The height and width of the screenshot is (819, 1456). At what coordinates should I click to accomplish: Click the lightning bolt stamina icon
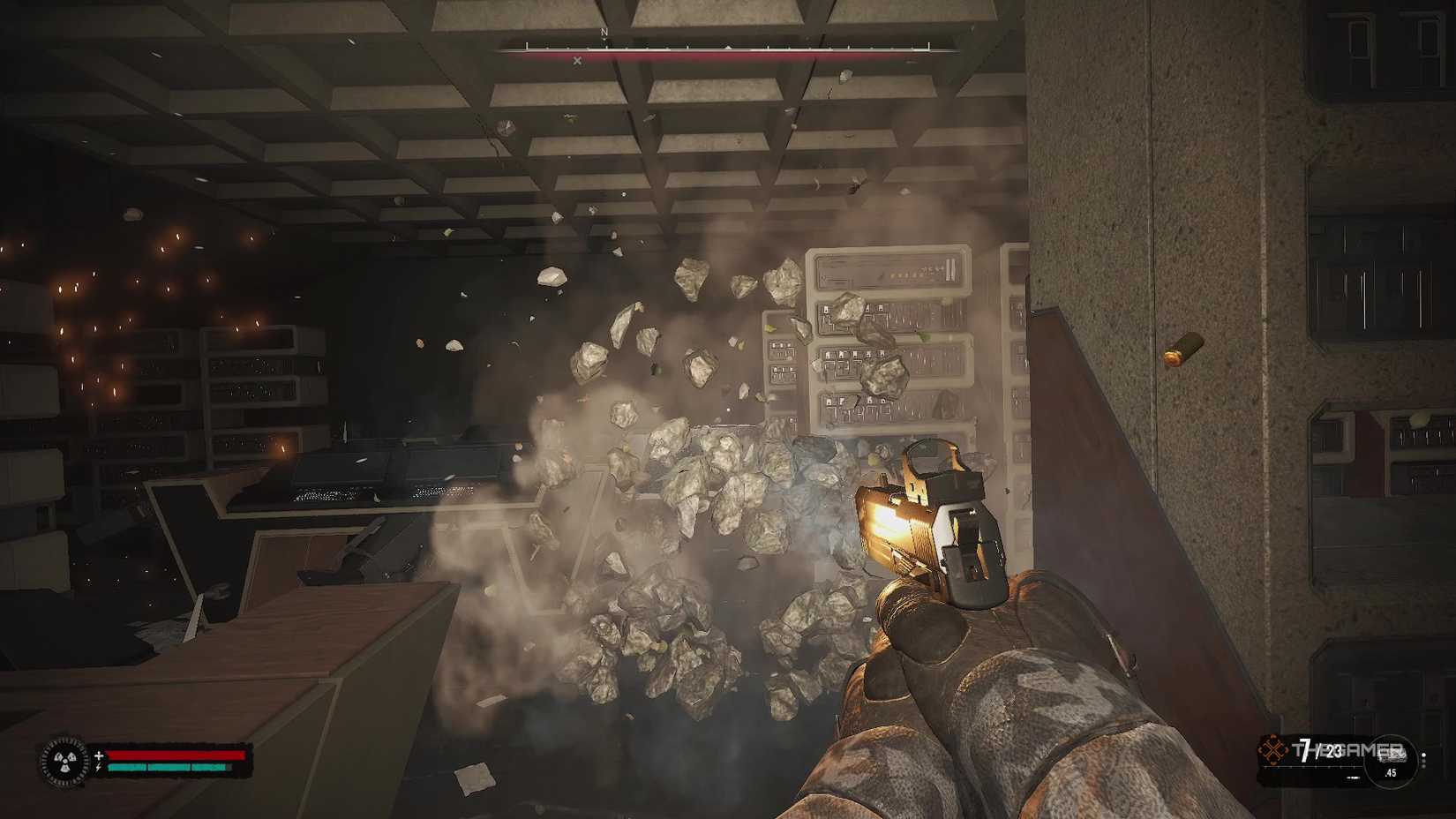pos(98,767)
